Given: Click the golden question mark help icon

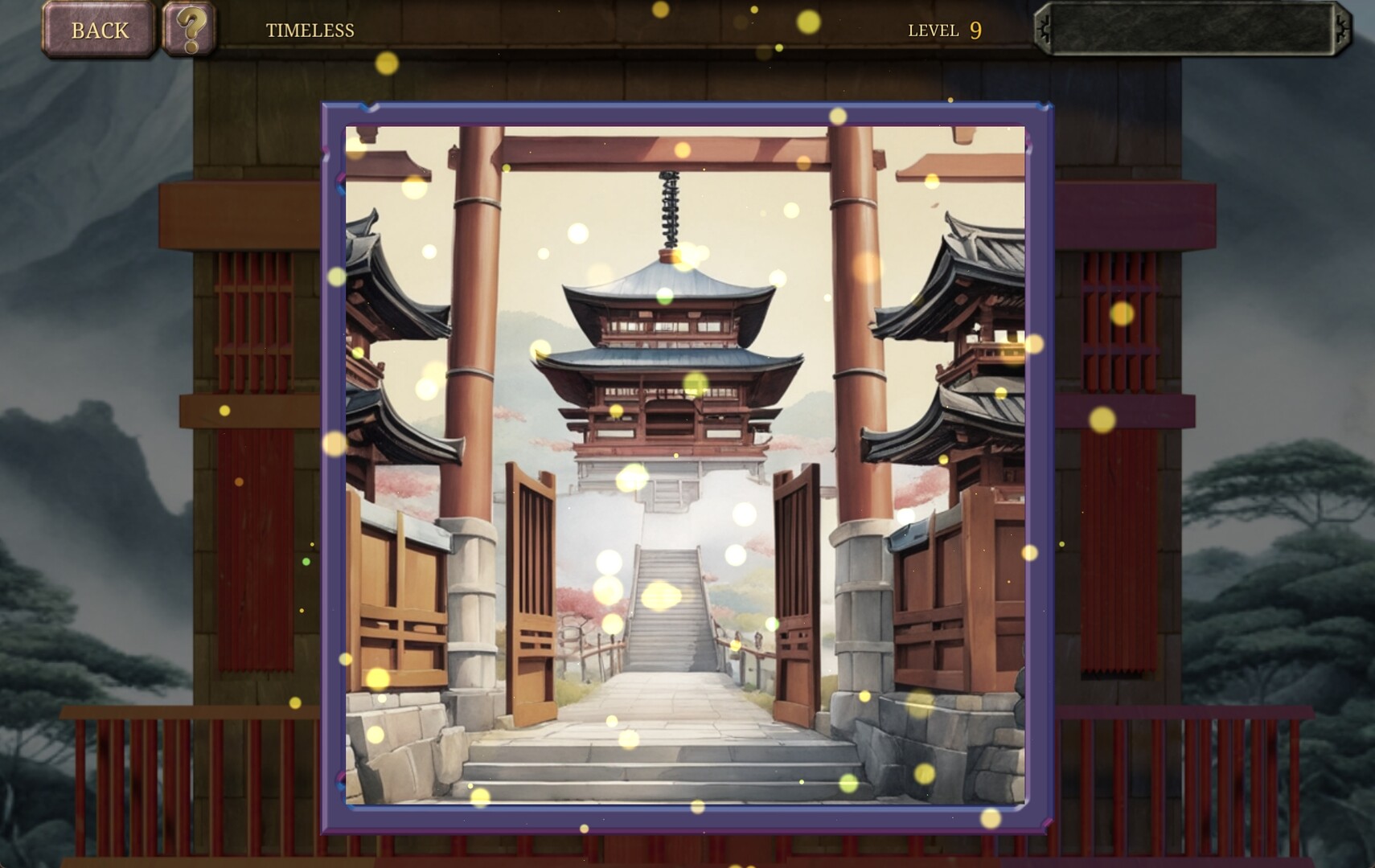Looking at the screenshot, I should 189,30.
